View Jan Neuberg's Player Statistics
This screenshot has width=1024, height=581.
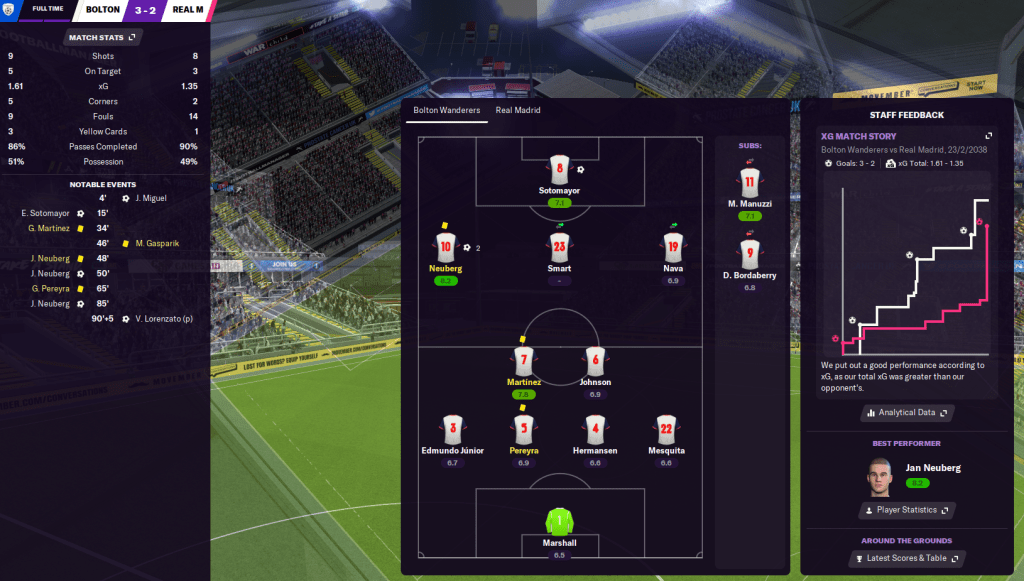(907, 510)
